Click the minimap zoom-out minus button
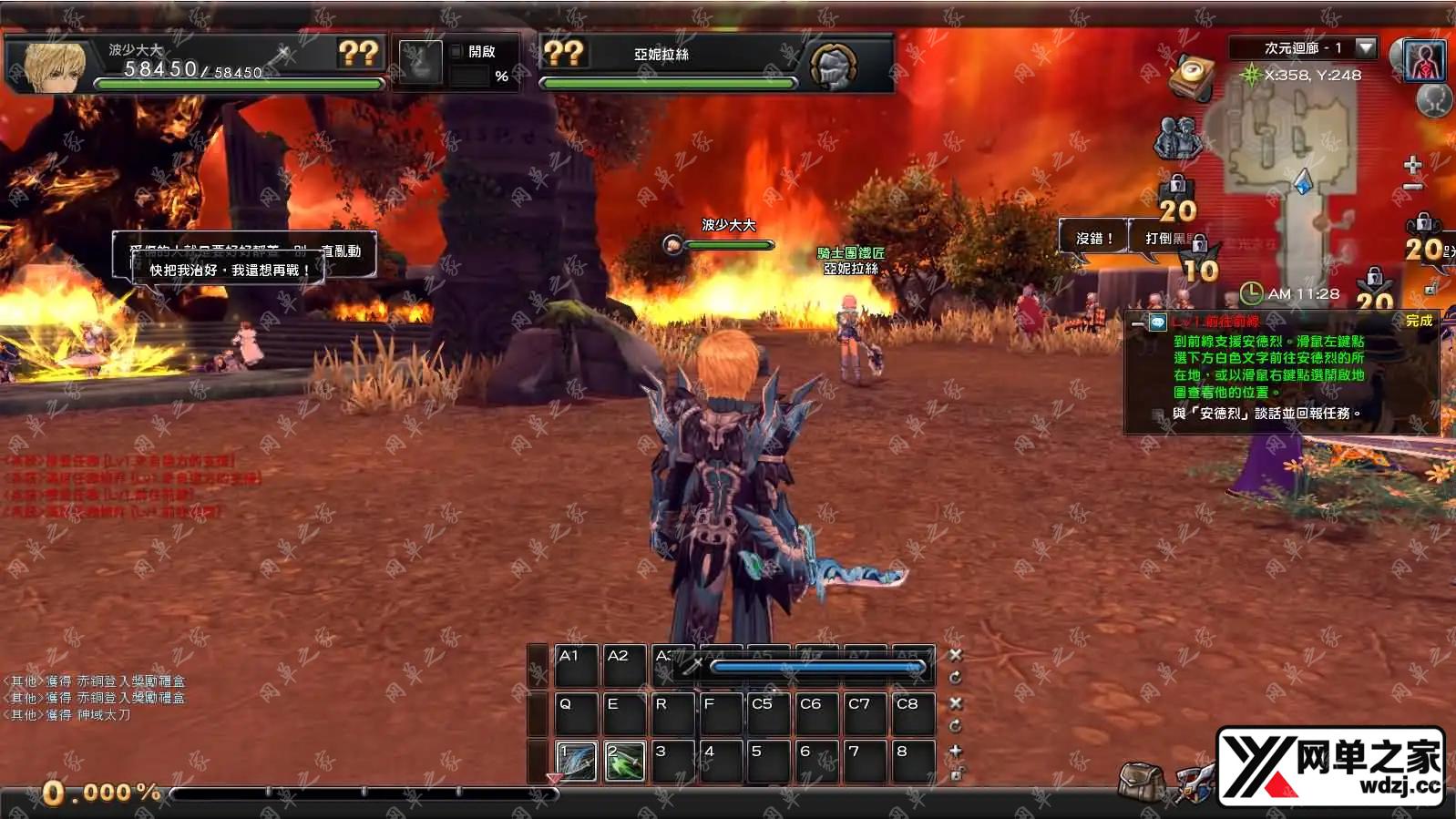 1412,187
